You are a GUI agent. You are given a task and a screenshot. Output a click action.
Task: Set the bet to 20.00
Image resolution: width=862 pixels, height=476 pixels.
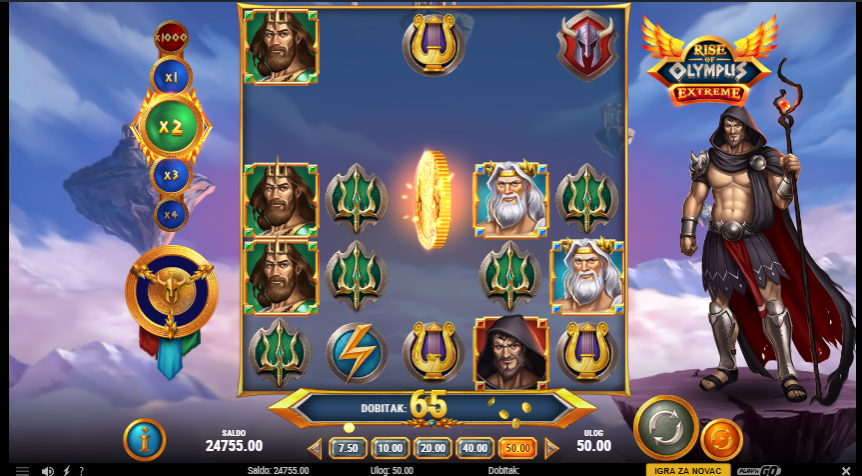(432, 448)
